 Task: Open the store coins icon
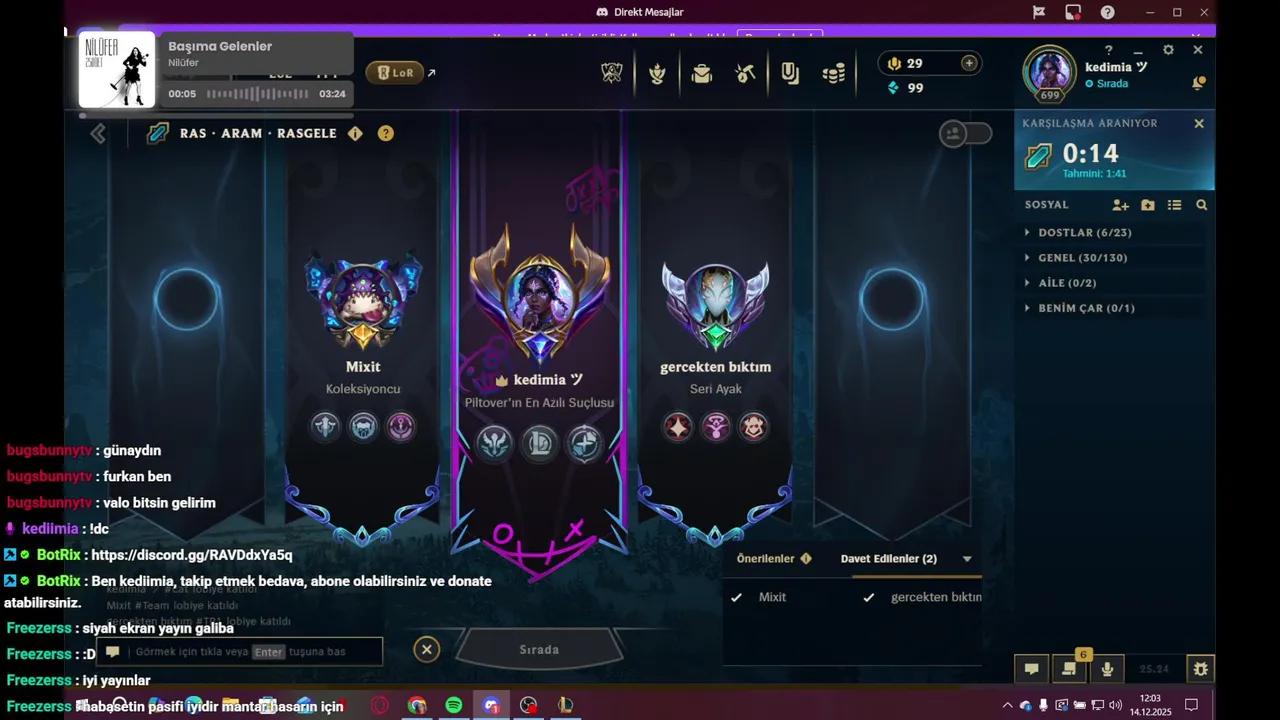click(834, 73)
